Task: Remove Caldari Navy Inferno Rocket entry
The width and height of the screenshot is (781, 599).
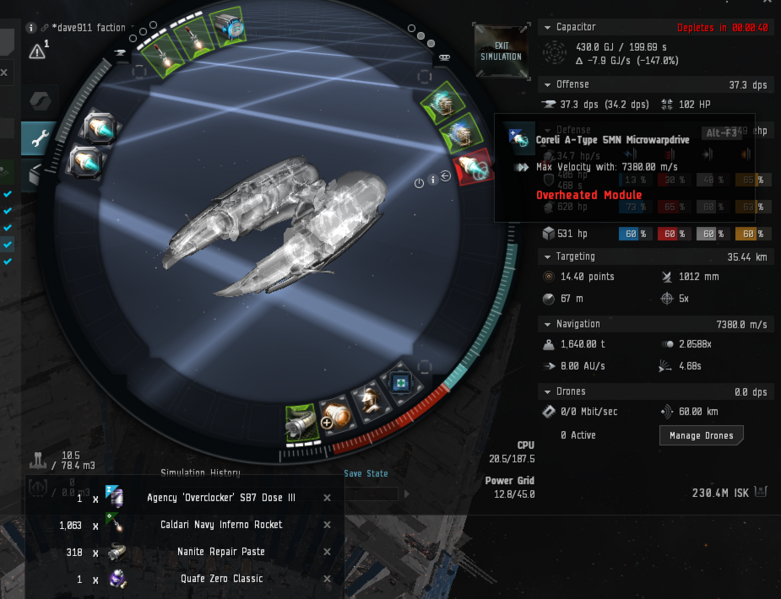Action: [x=327, y=524]
